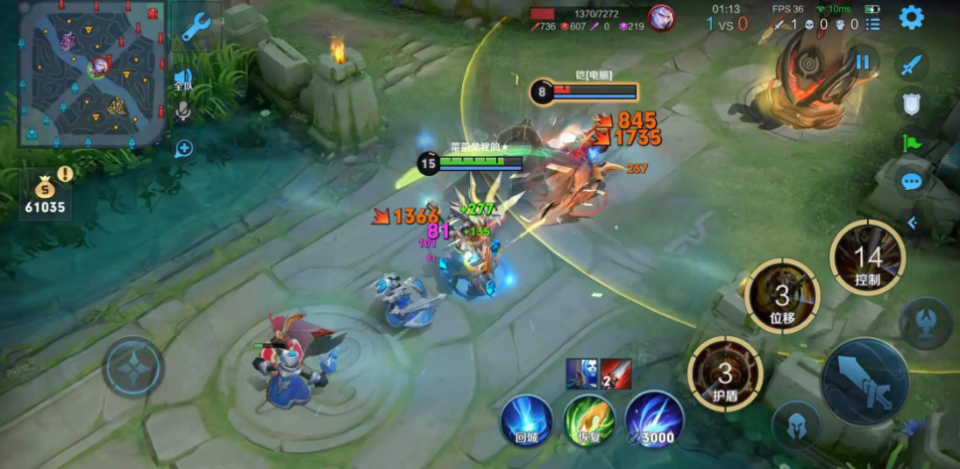Click the minimap
Image resolution: width=960 pixels, height=469 pixels.
(x=91, y=72)
